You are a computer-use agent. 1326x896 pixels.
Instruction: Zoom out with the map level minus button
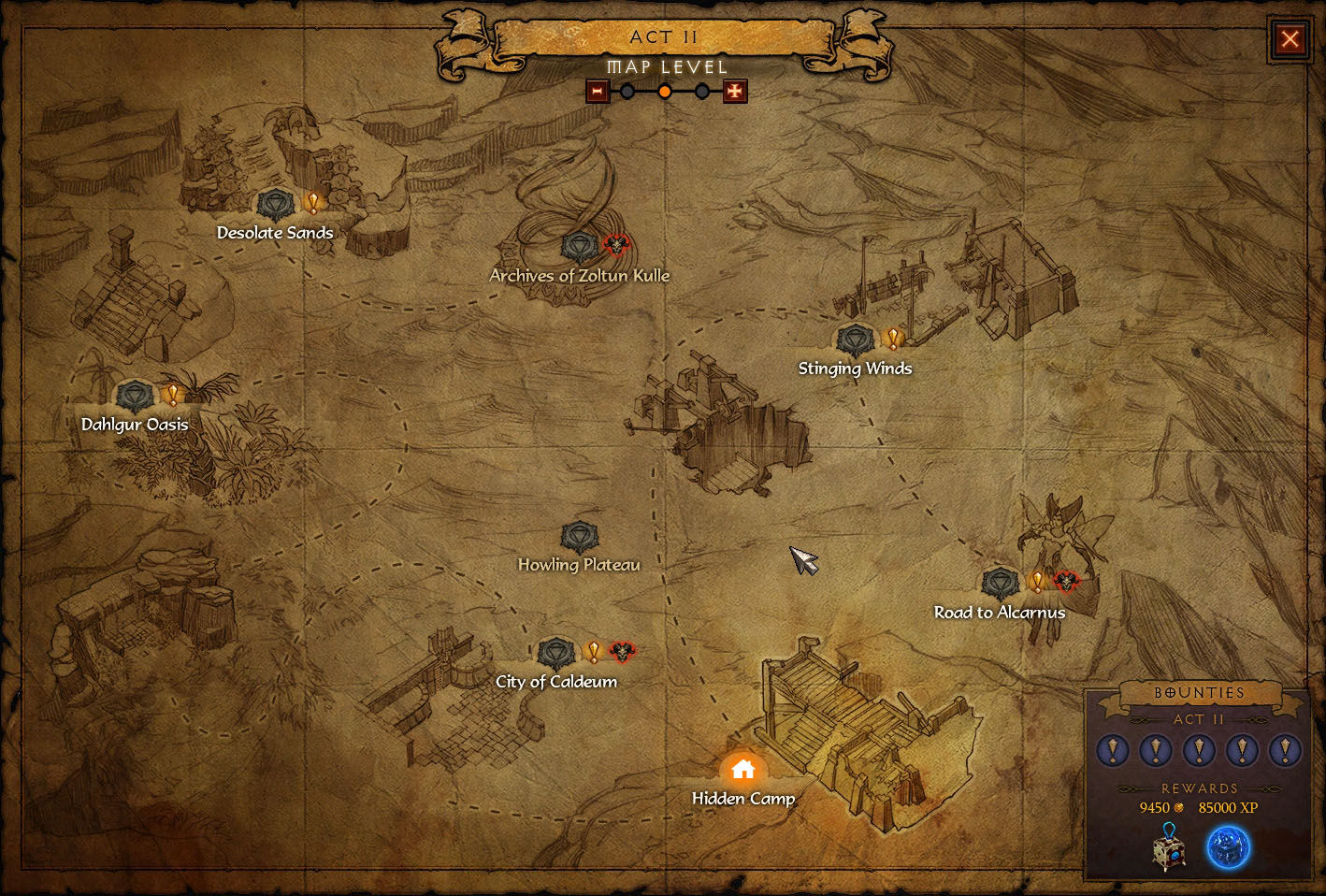[x=598, y=92]
